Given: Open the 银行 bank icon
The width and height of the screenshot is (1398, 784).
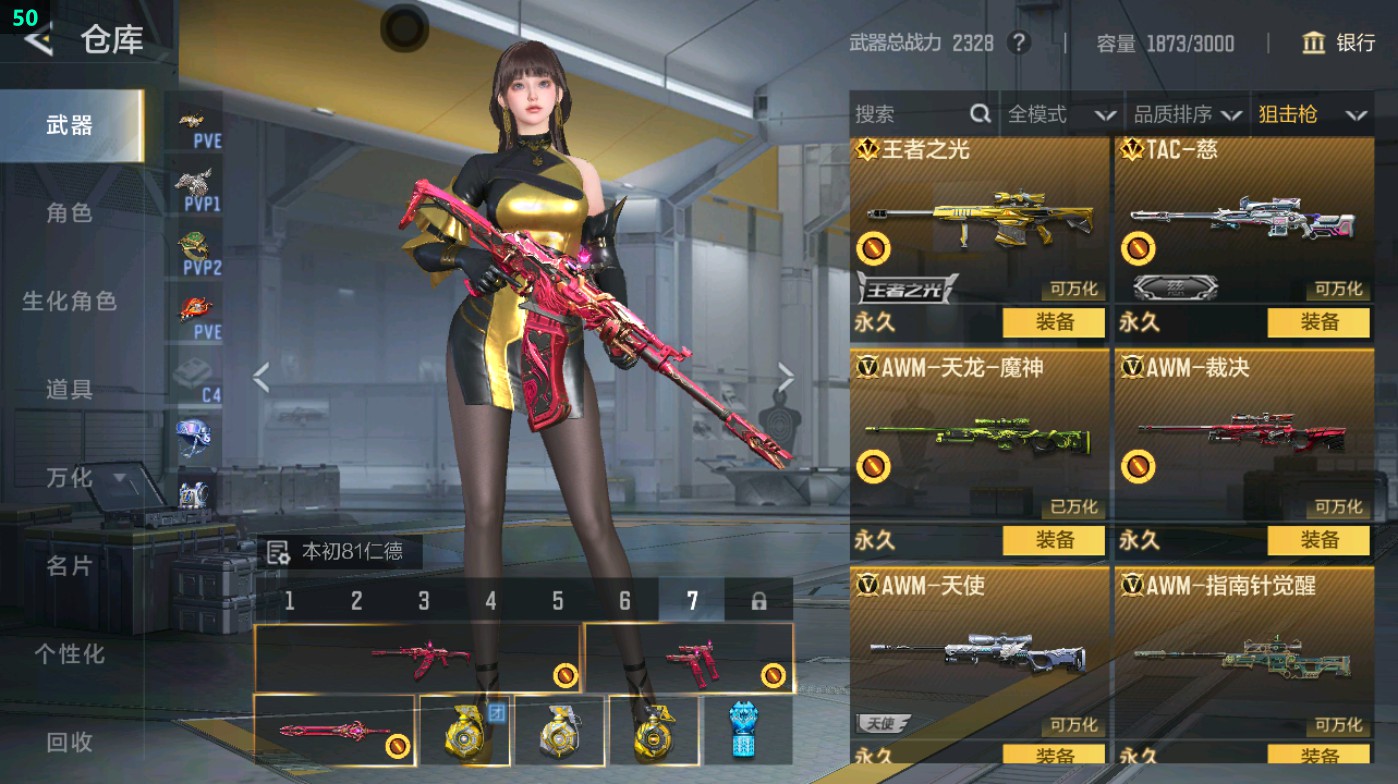Looking at the screenshot, I should pos(1315,43).
